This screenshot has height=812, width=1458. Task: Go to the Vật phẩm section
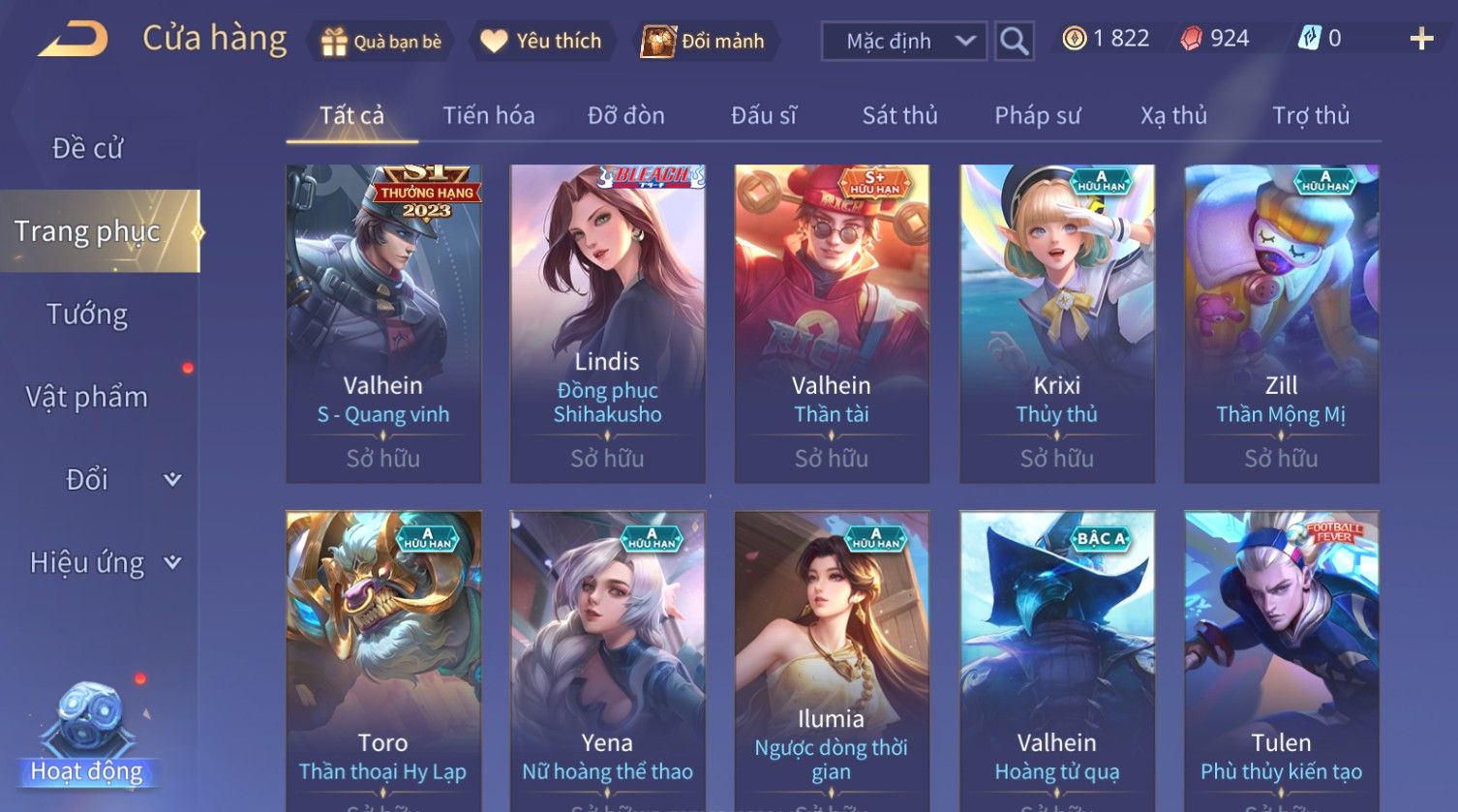pyautogui.click(x=87, y=397)
